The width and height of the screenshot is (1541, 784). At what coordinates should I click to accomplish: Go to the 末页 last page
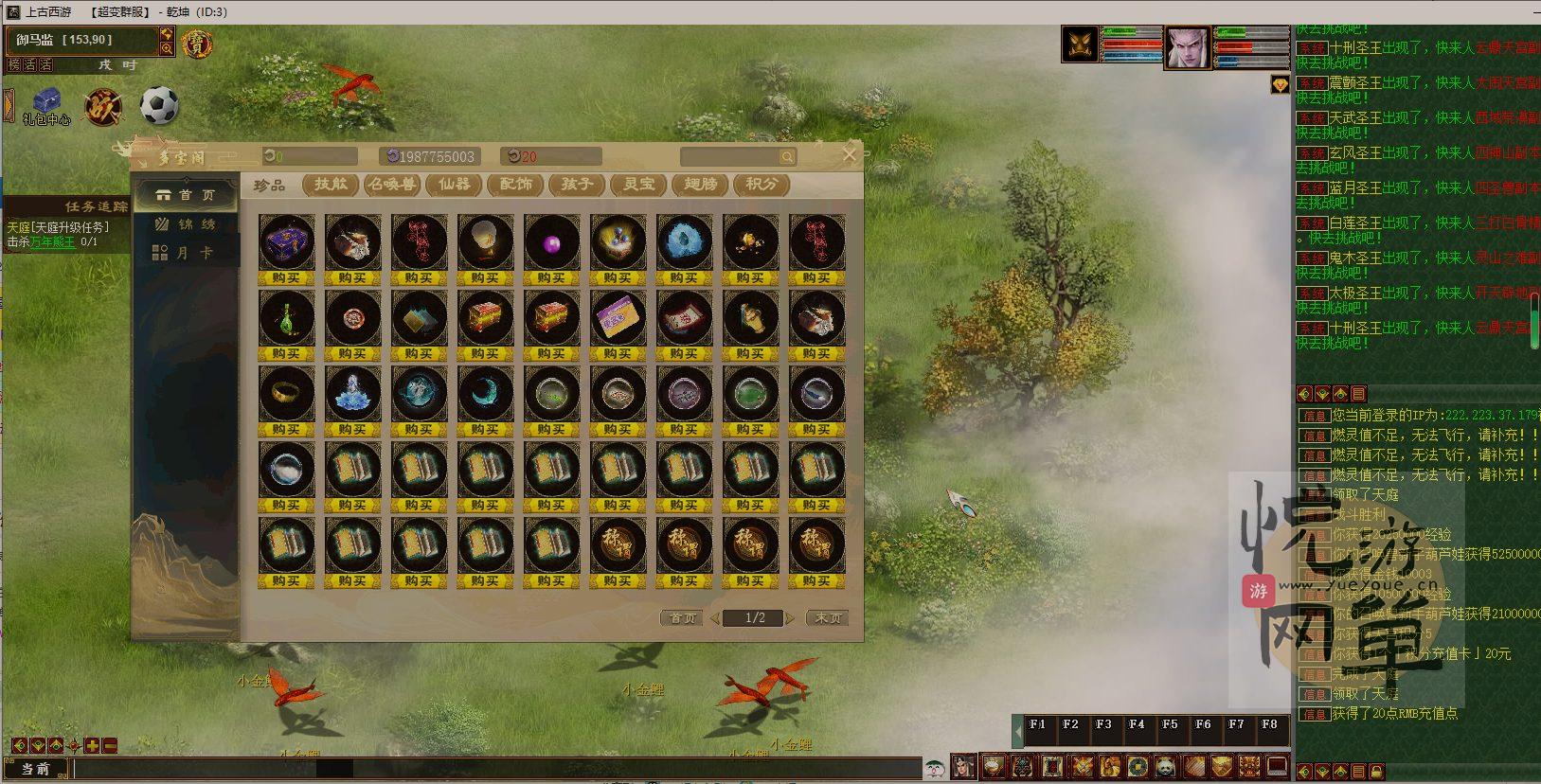(827, 618)
